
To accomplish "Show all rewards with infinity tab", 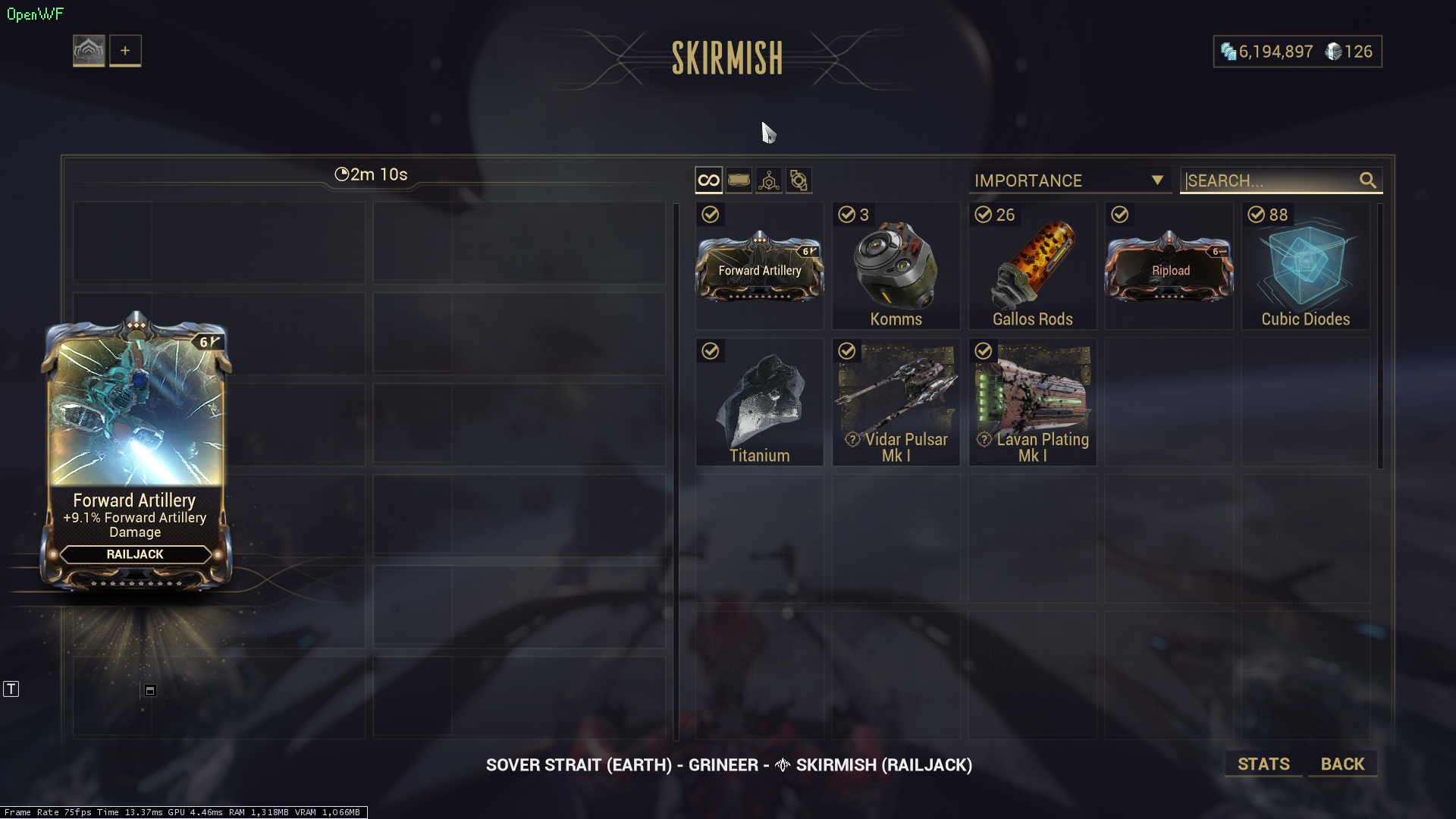I will 708,180.
